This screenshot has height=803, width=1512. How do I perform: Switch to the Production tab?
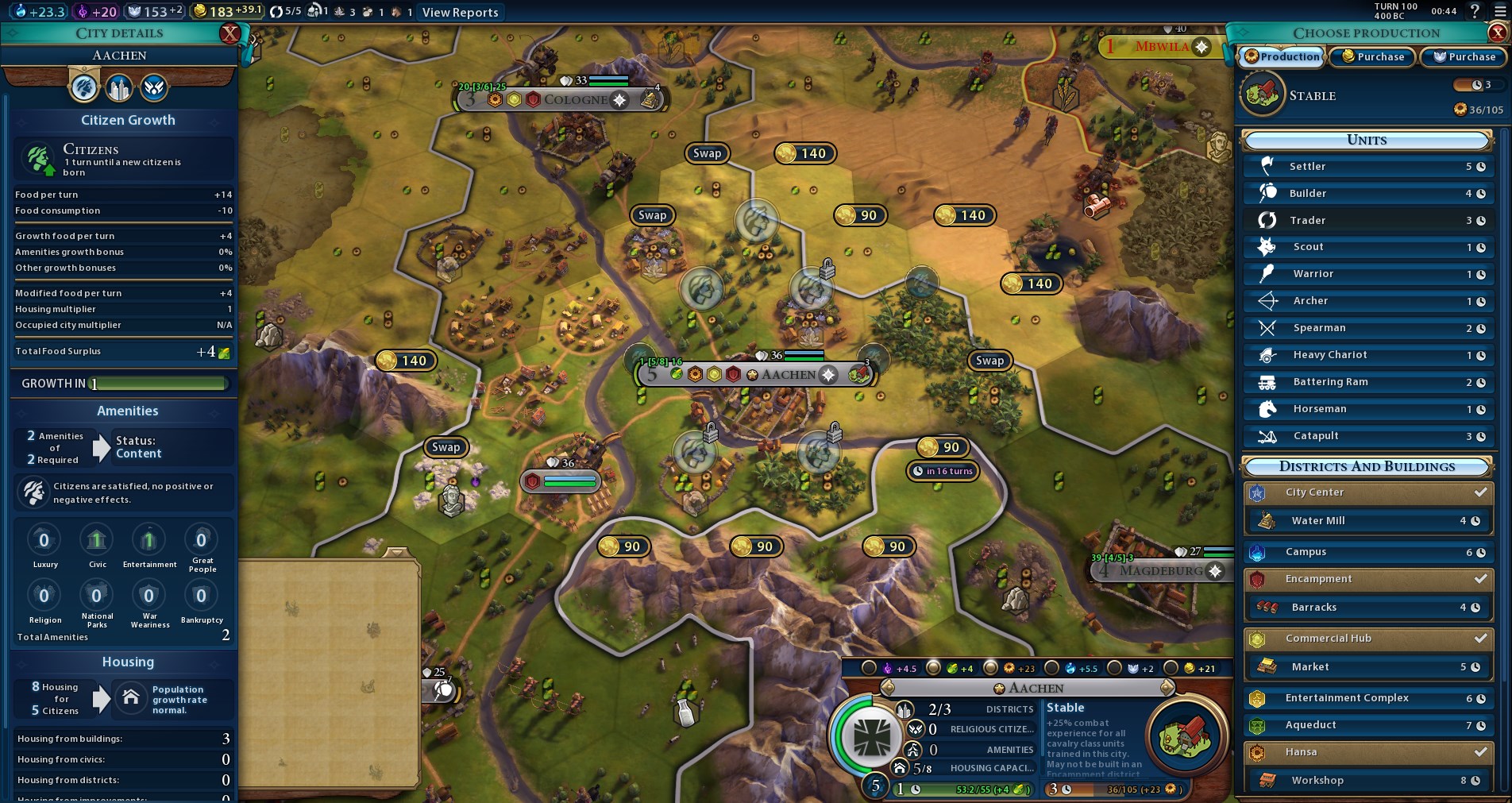[x=1282, y=56]
